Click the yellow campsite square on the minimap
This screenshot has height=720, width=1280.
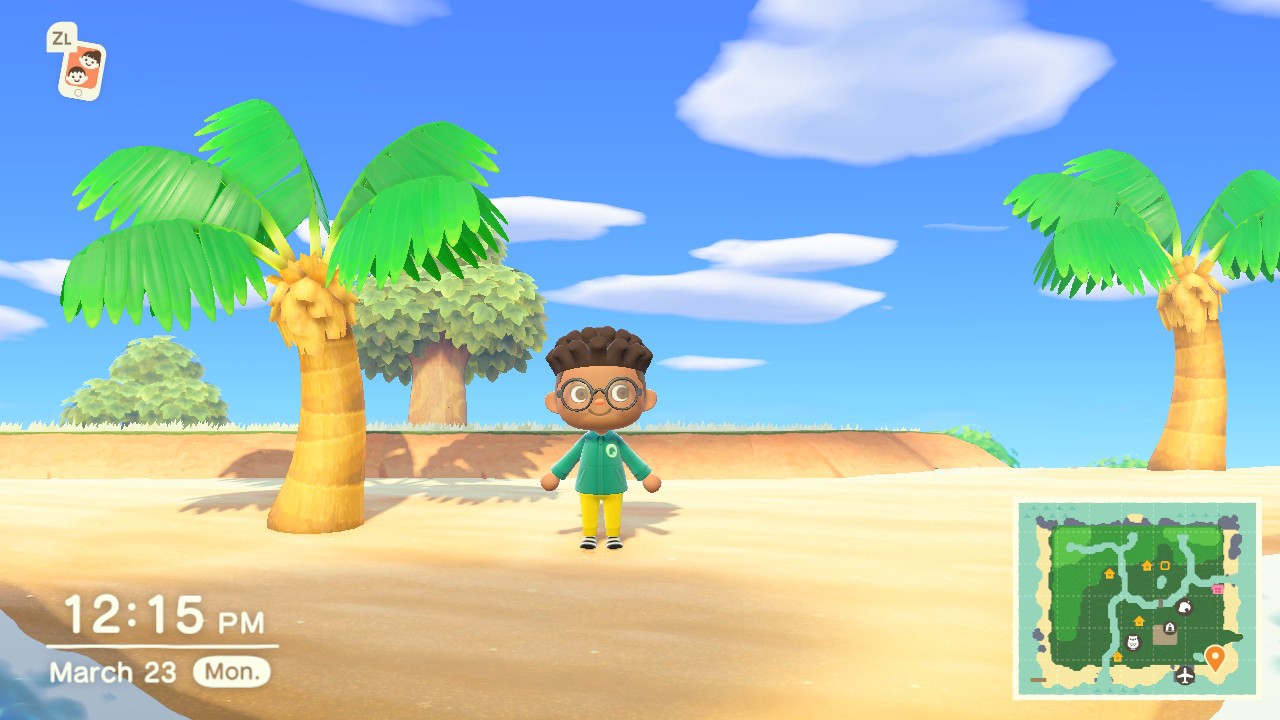coord(1164,566)
